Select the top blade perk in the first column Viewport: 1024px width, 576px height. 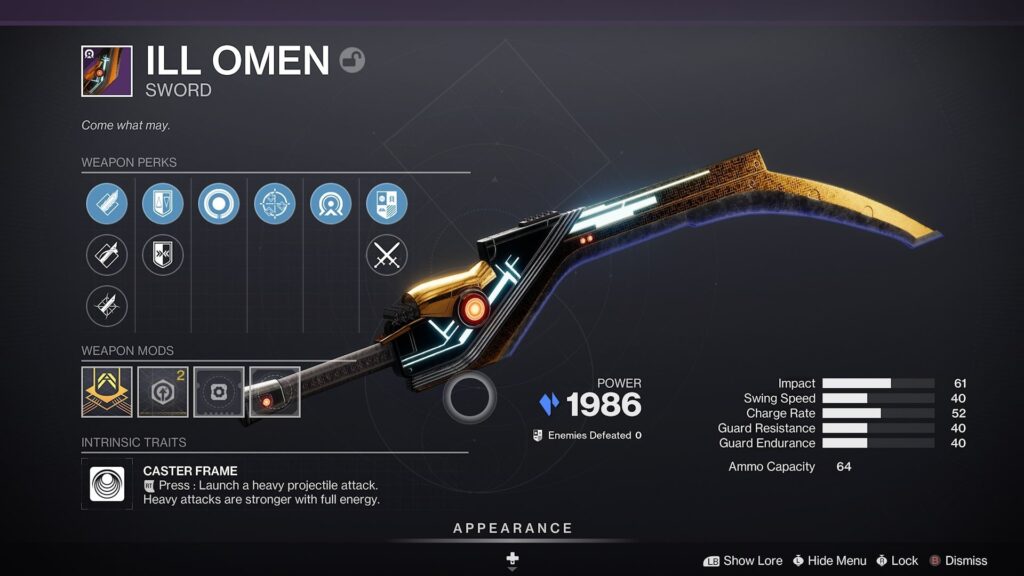click(x=106, y=203)
